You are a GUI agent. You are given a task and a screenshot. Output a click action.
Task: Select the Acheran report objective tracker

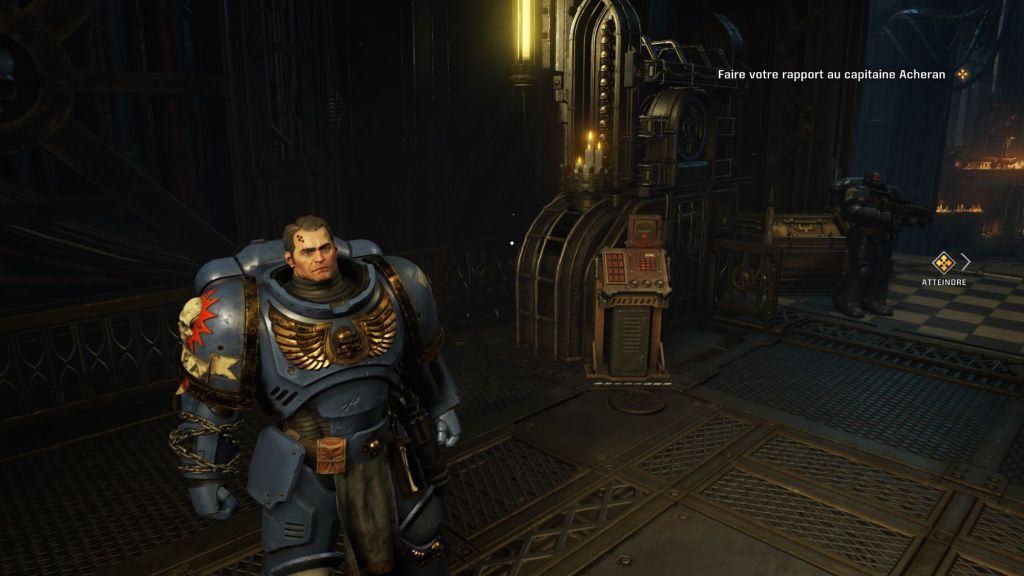(x=832, y=74)
